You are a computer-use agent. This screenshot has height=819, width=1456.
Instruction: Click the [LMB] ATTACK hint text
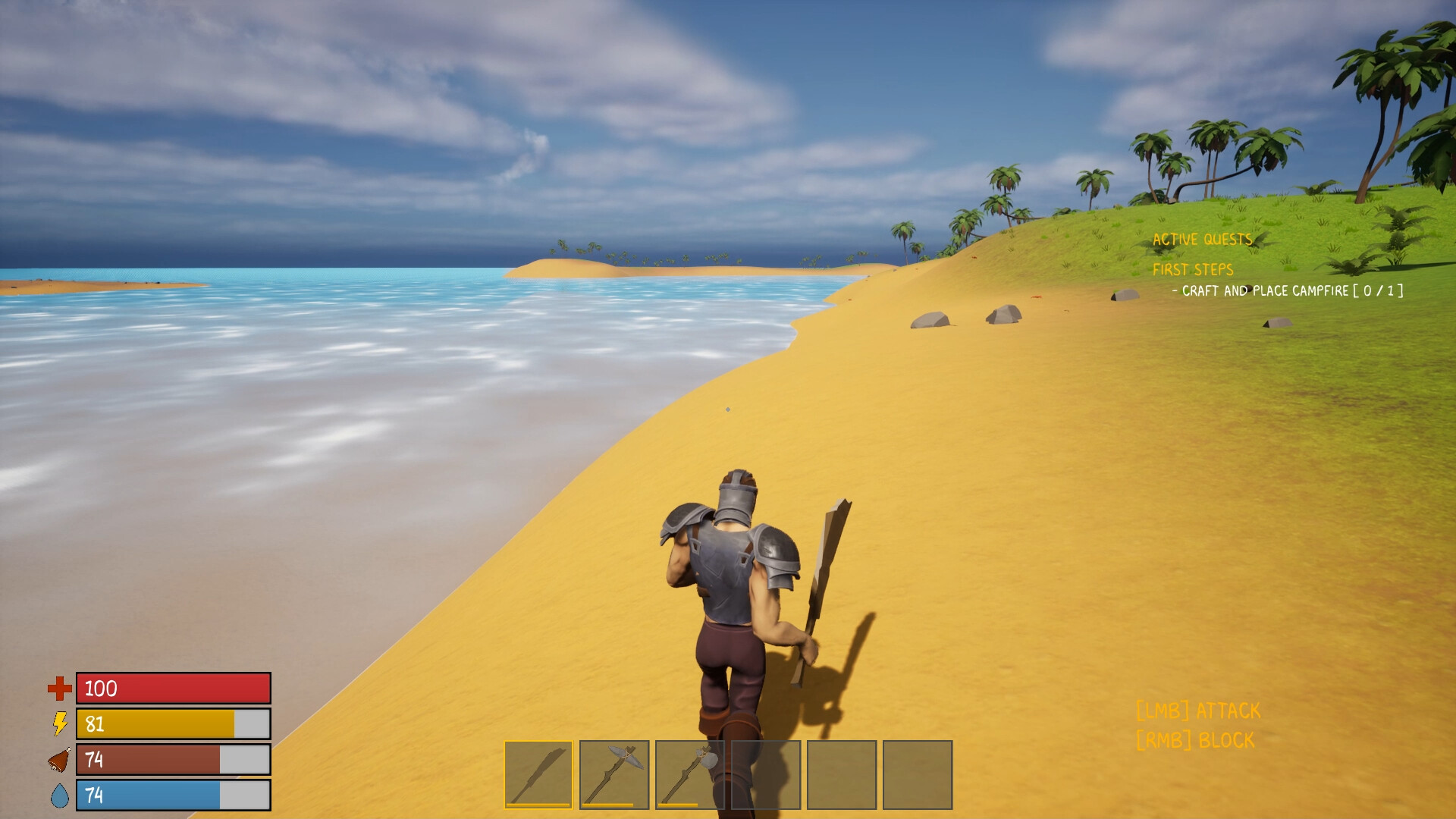[1197, 711]
